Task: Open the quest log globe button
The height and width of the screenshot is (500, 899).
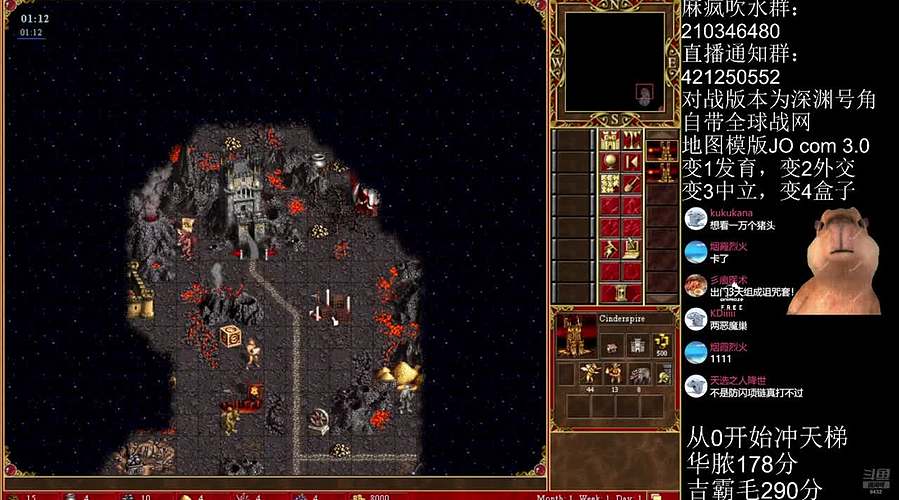Action: pos(610,161)
